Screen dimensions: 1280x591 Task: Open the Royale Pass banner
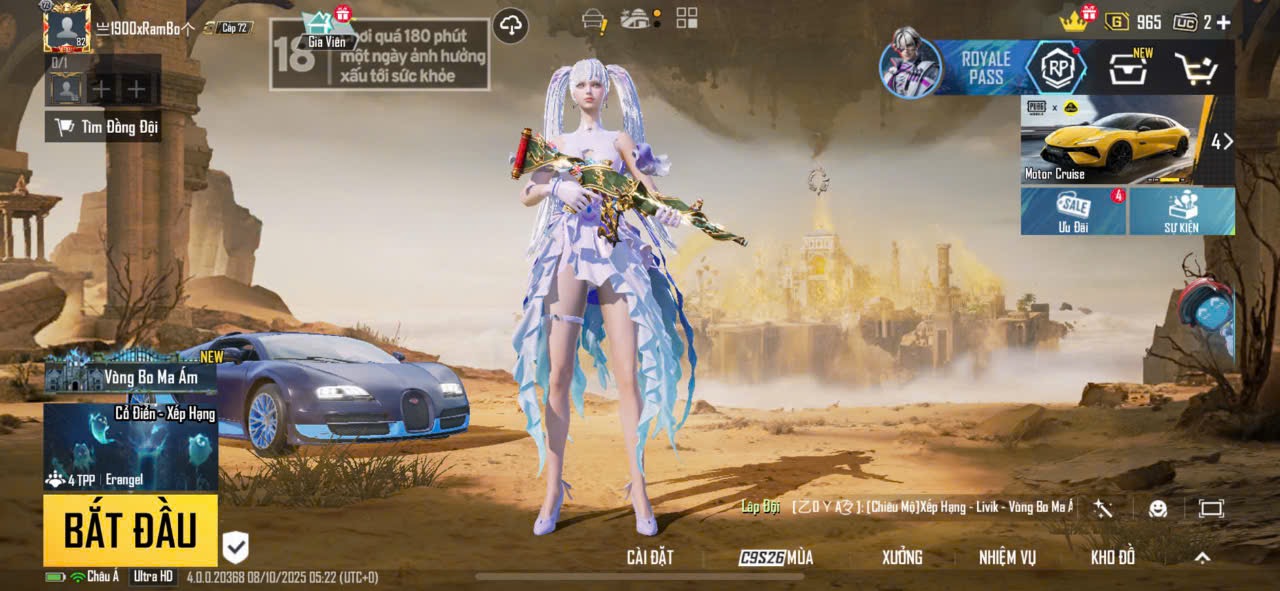coord(985,68)
